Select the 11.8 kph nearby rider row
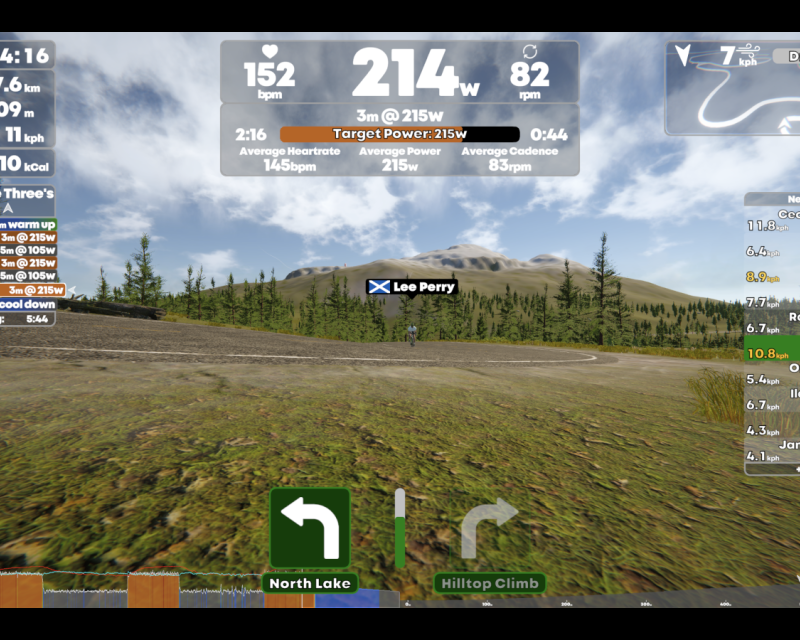This screenshot has width=800, height=640. [773, 226]
